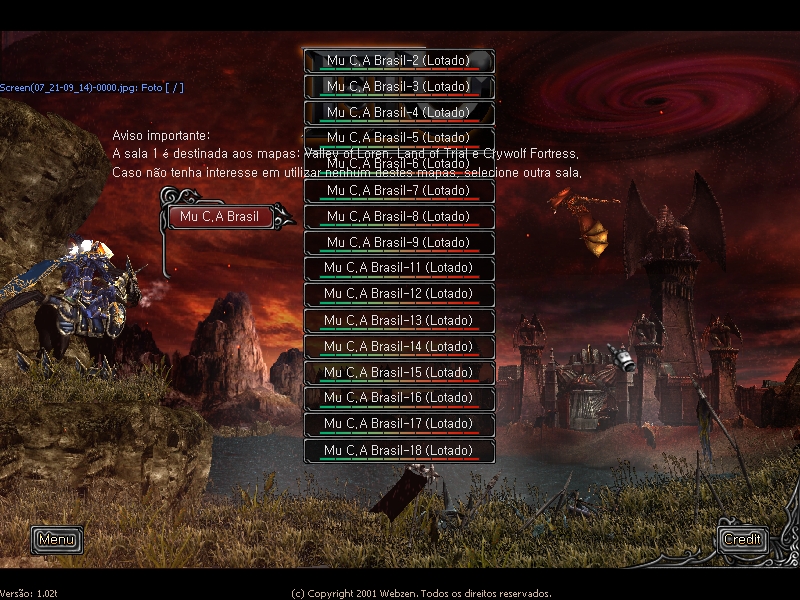Join Mu C.A Brasil-14 server

click(x=399, y=347)
